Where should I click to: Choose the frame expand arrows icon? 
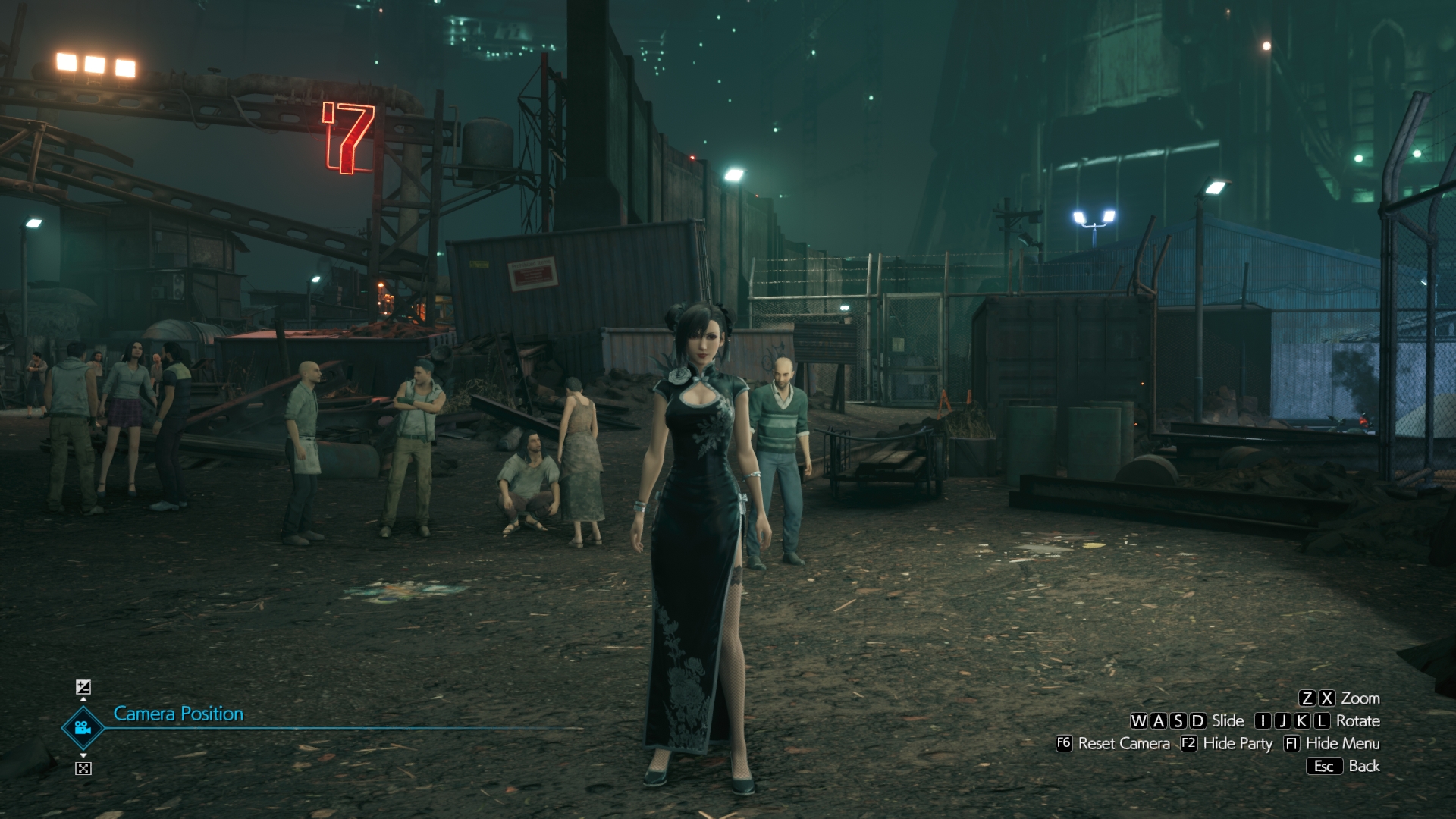(x=83, y=768)
